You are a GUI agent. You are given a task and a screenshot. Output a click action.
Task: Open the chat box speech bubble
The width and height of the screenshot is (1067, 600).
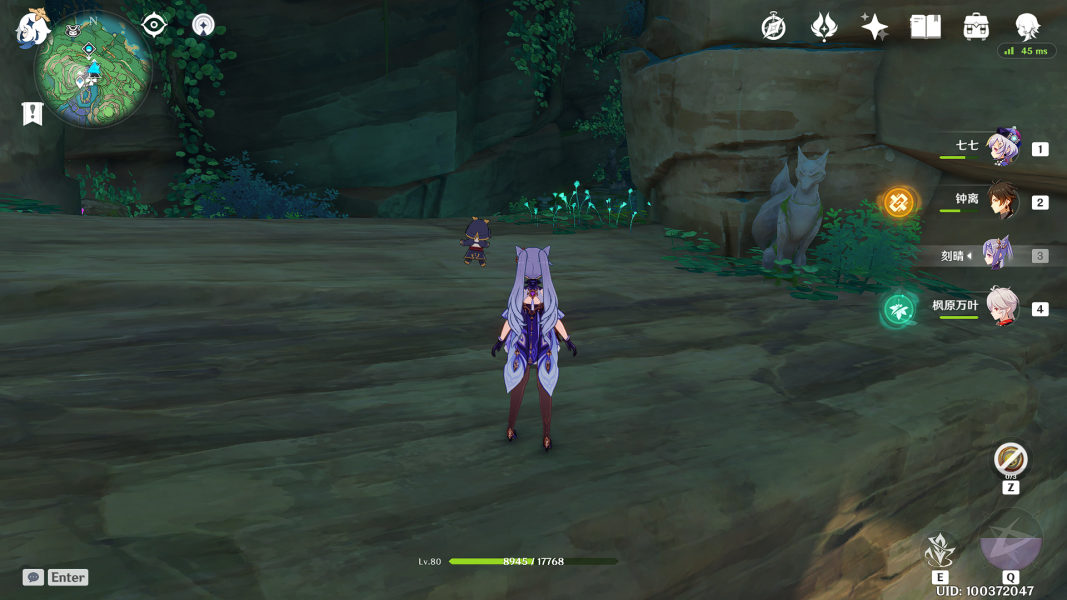[33, 577]
